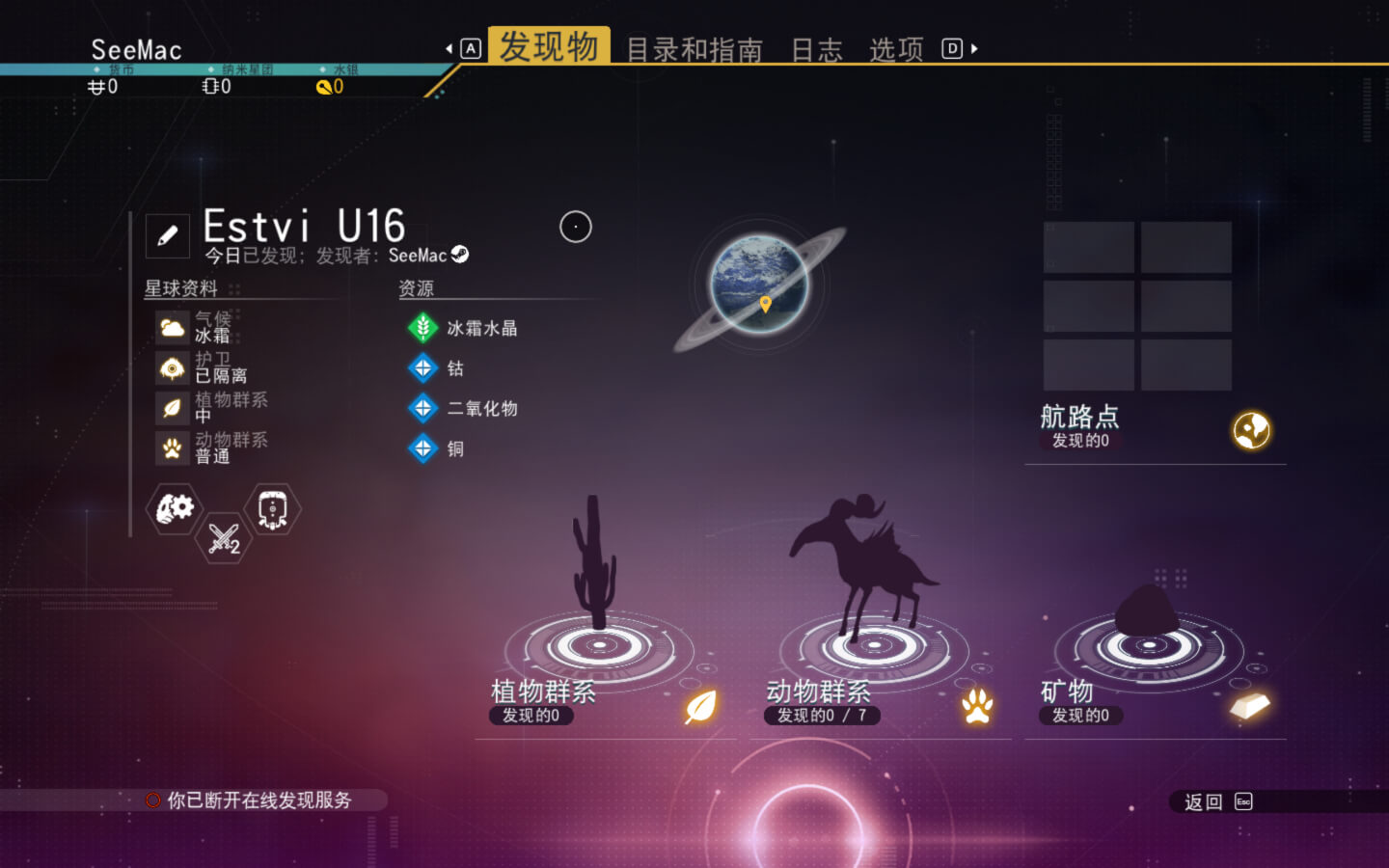Click the gear hexagon icon below planet info
Image resolution: width=1389 pixels, height=868 pixels.
(173, 509)
